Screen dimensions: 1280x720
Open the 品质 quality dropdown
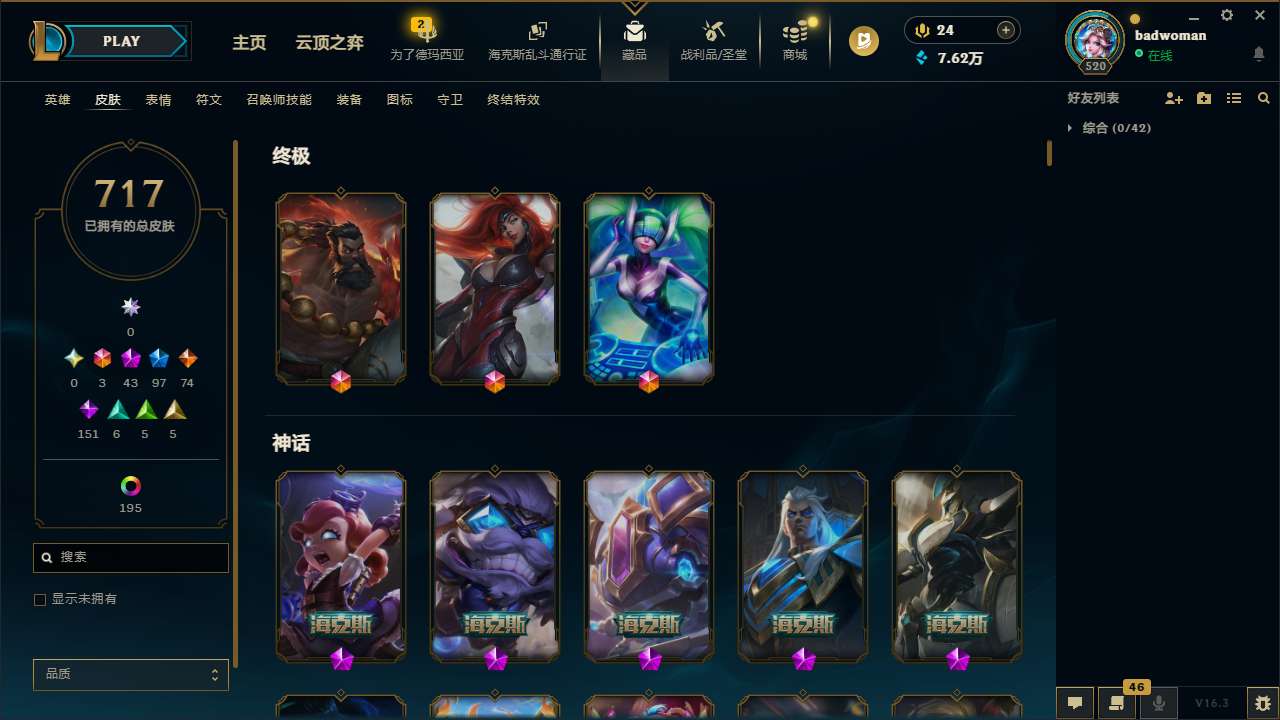(x=130, y=674)
